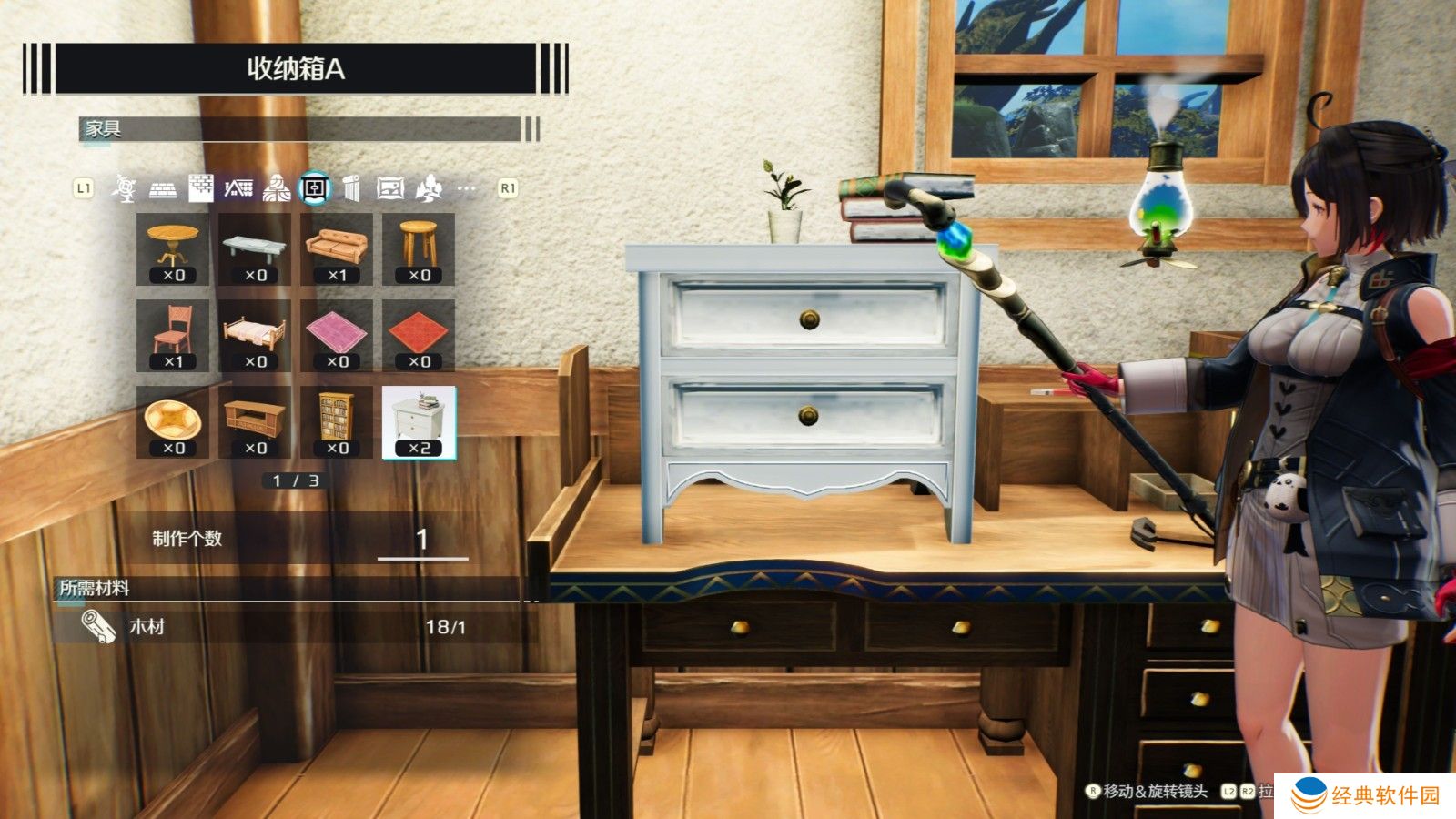Switch to the picture frame category tab
The image size is (1456, 819).
coord(389,188)
